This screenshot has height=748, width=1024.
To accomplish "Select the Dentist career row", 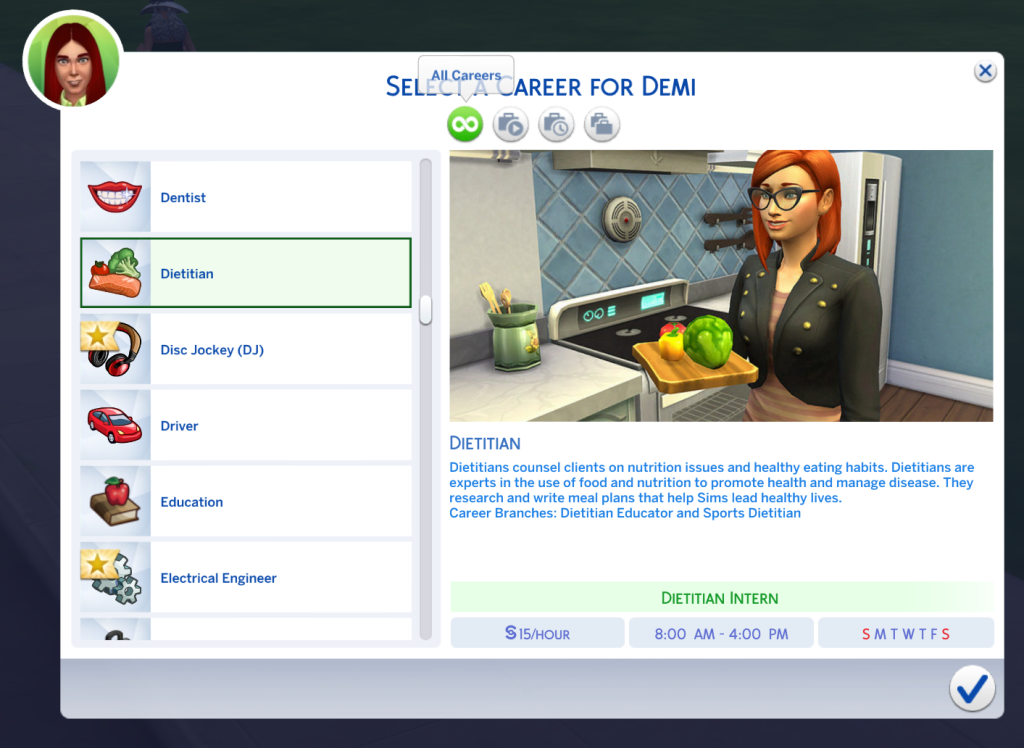I will coord(245,197).
